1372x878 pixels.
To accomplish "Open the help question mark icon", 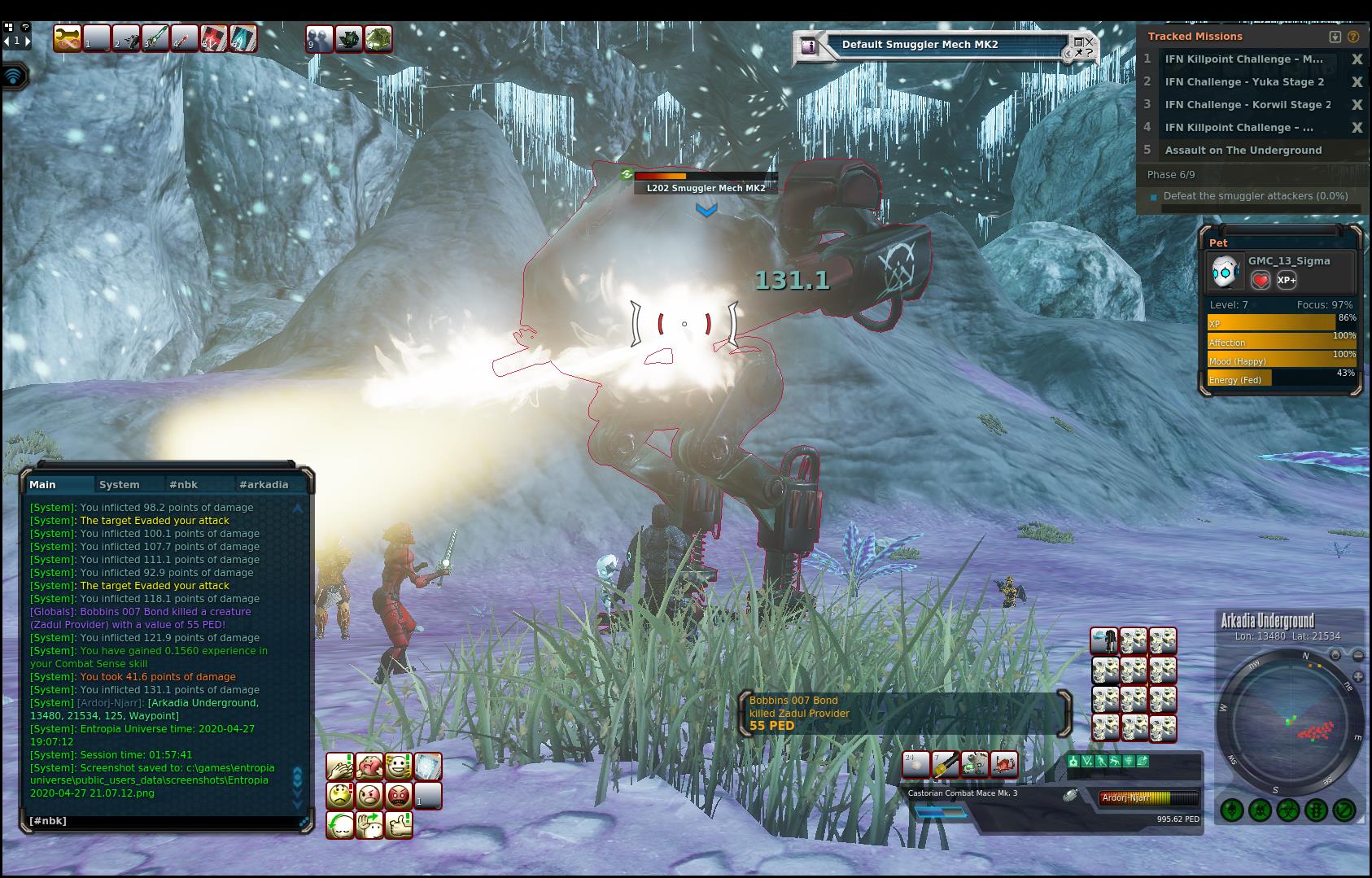I will pyautogui.click(x=1352, y=37).
